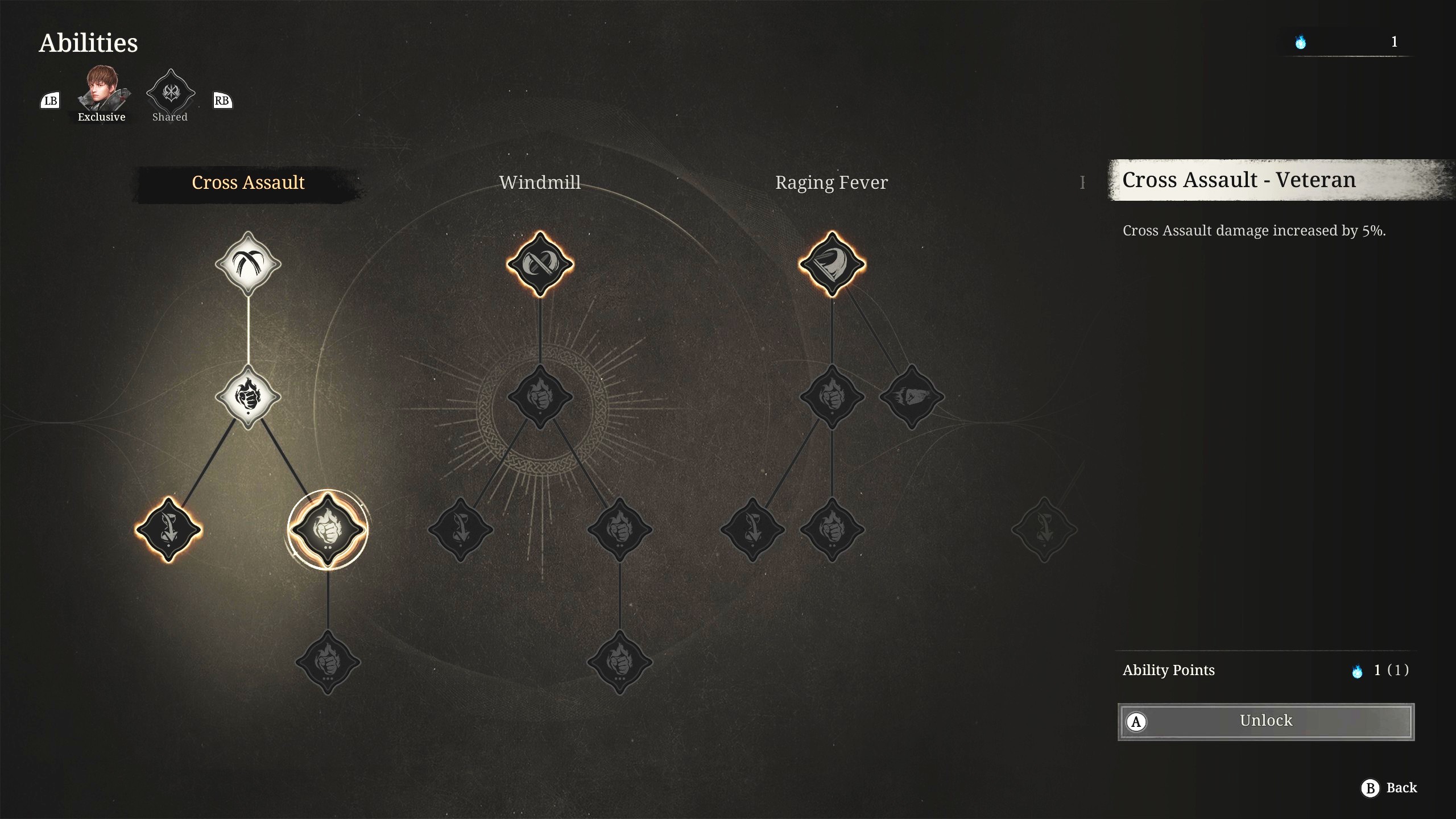Switch to the Shared abilities tab
1456x819 pixels.
tap(170, 95)
